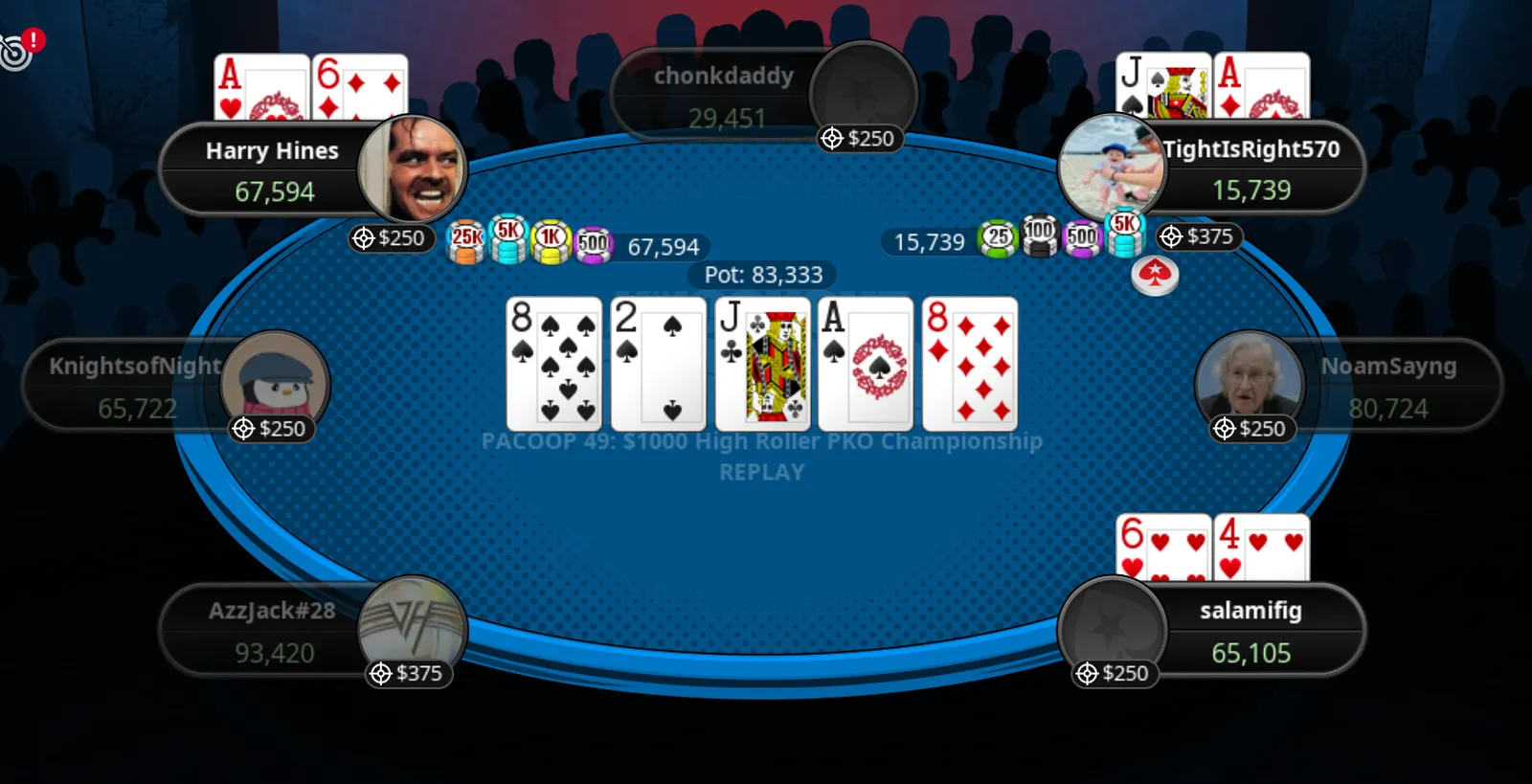1532x784 pixels.
Task: Open NoamSayng's player panel
Action: (1388, 387)
